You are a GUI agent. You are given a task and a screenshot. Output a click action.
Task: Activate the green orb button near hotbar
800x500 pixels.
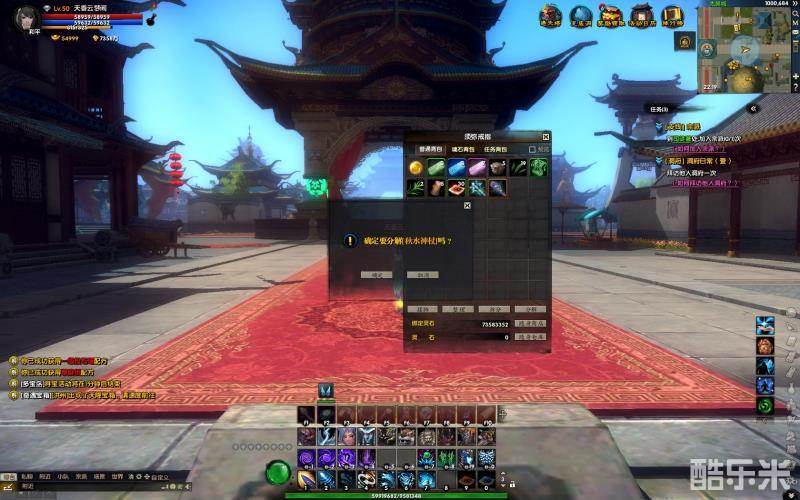[x=277, y=471]
